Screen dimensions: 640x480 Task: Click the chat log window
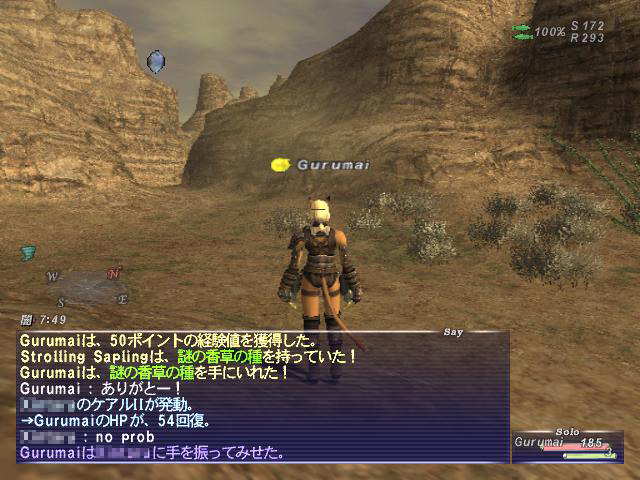262,397
